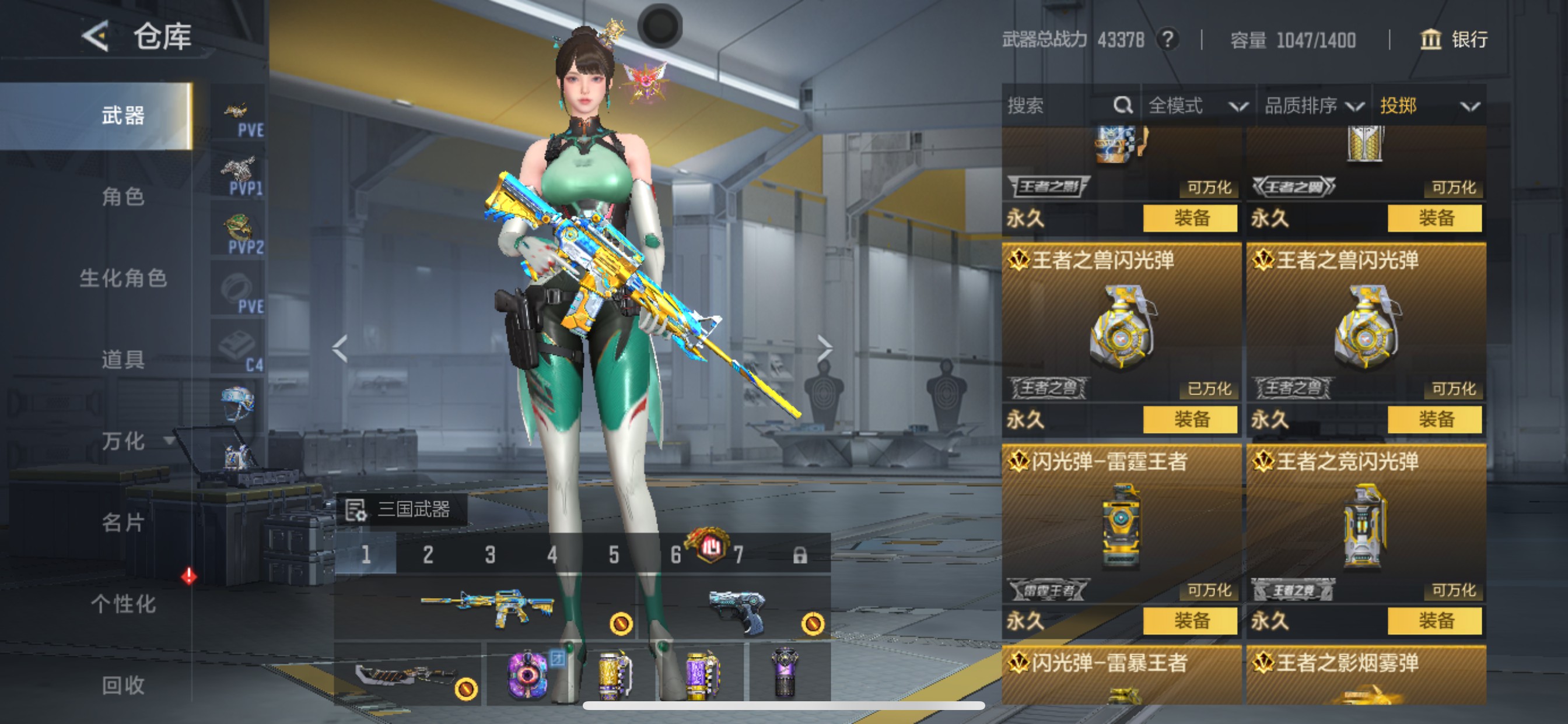Show the next character with right arrow
The width and height of the screenshot is (1568, 724).
(824, 349)
